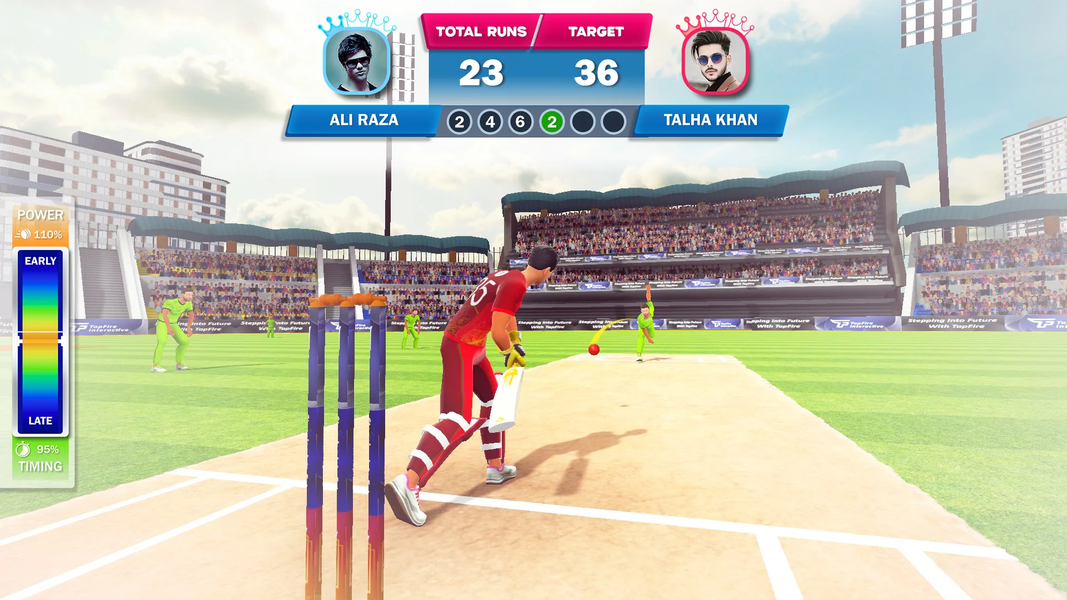The width and height of the screenshot is (1067, 600).
Task: Click the Early/Late timing meter
Action: point(41,341)
